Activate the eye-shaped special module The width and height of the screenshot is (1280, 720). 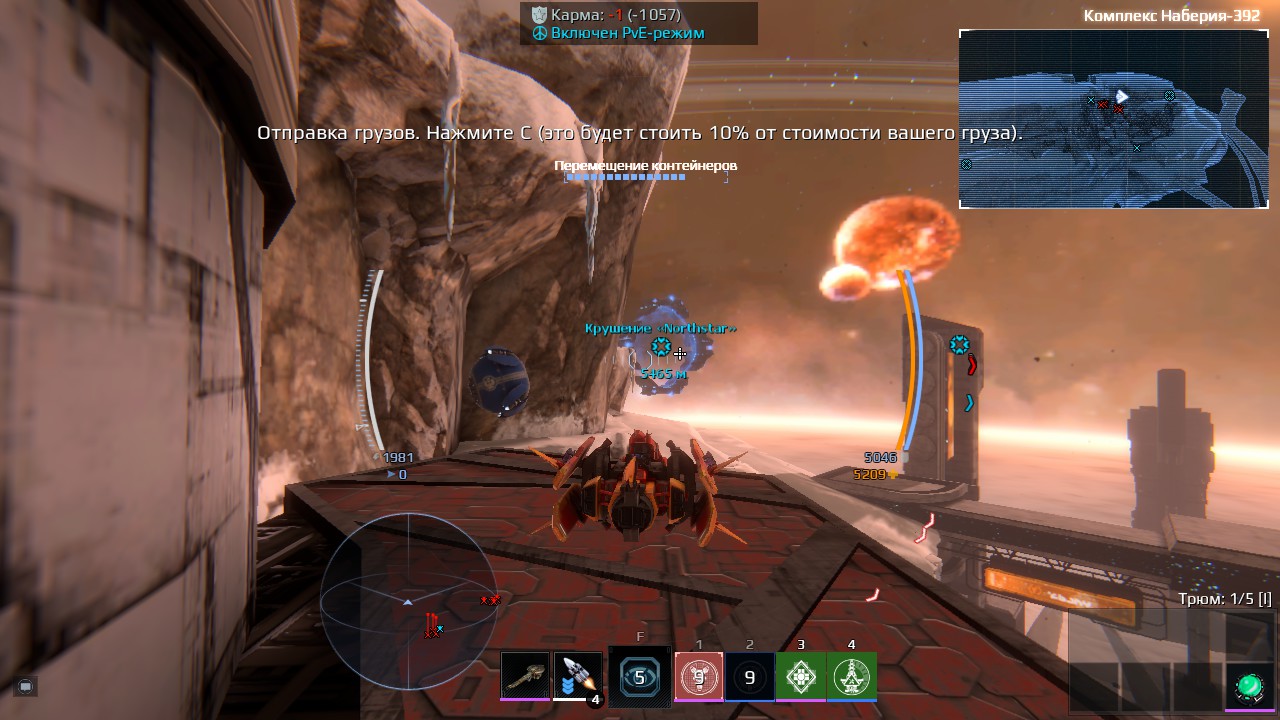point(640,677)
